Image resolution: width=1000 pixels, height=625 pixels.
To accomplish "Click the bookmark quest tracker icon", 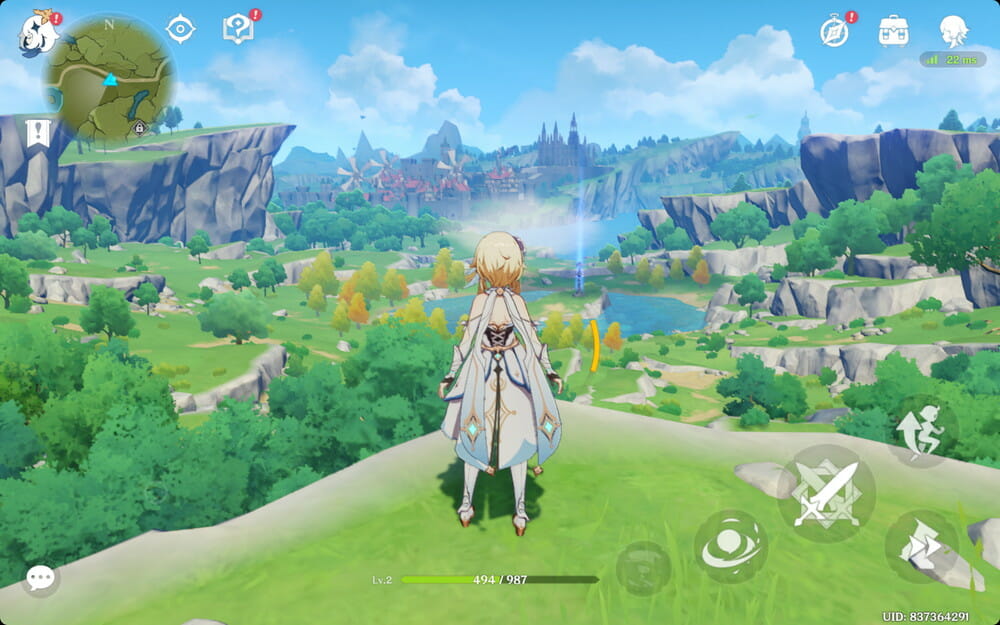I will point(38,133).
